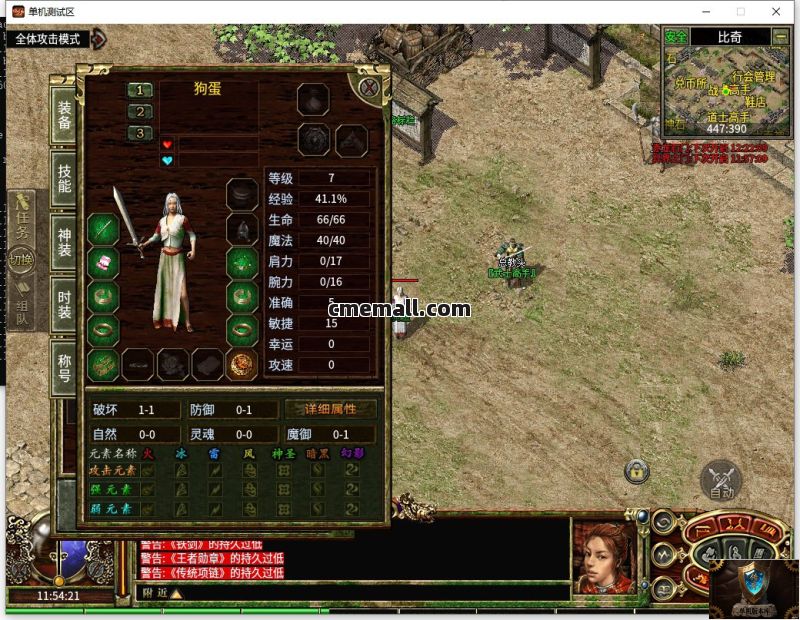Screen dimensions: 800x620
Task: Click the 切换 switch button
Action: pyautogui.click(x=21, y=259)
